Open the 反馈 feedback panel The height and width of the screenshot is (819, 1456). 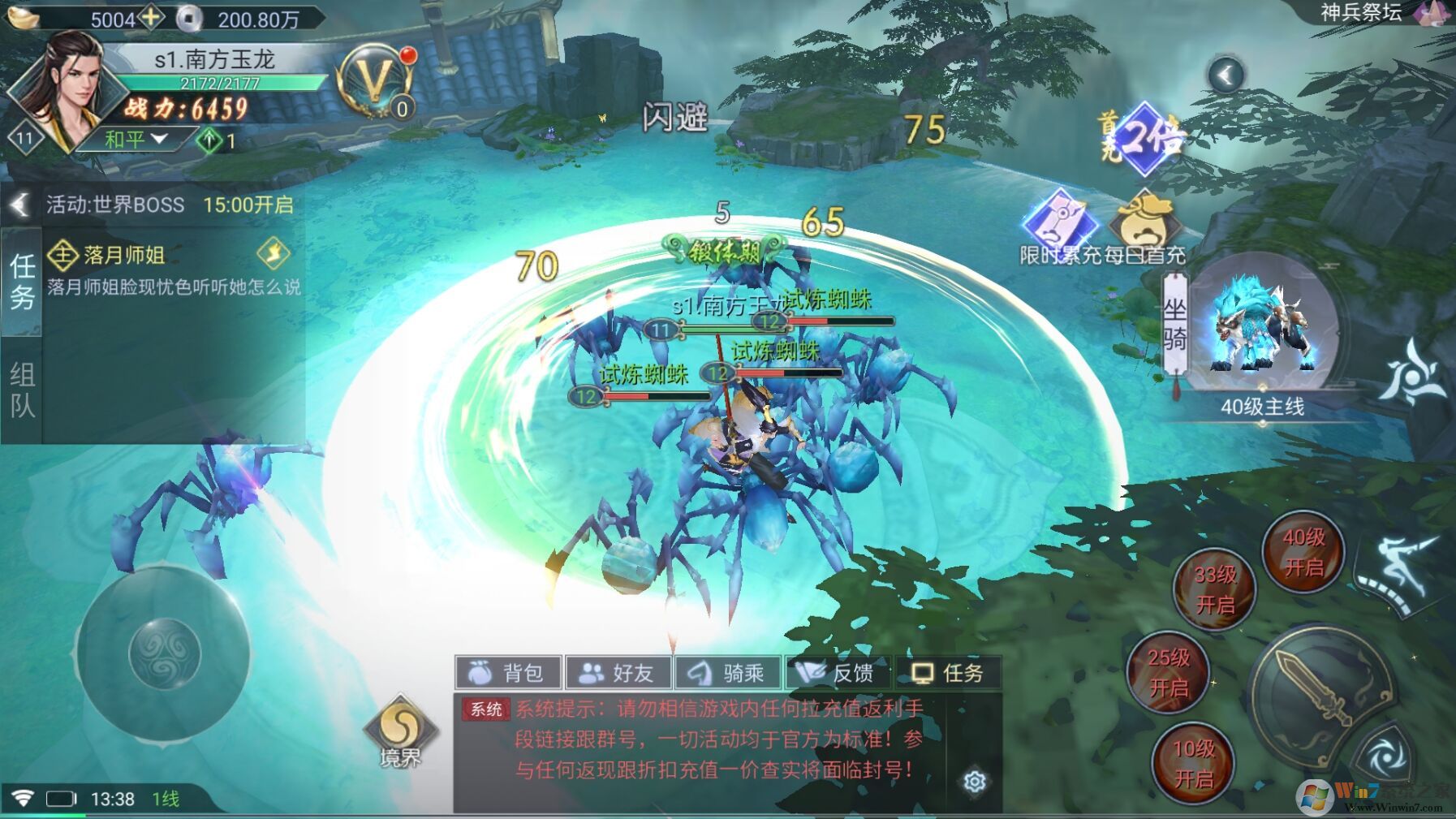838,673
